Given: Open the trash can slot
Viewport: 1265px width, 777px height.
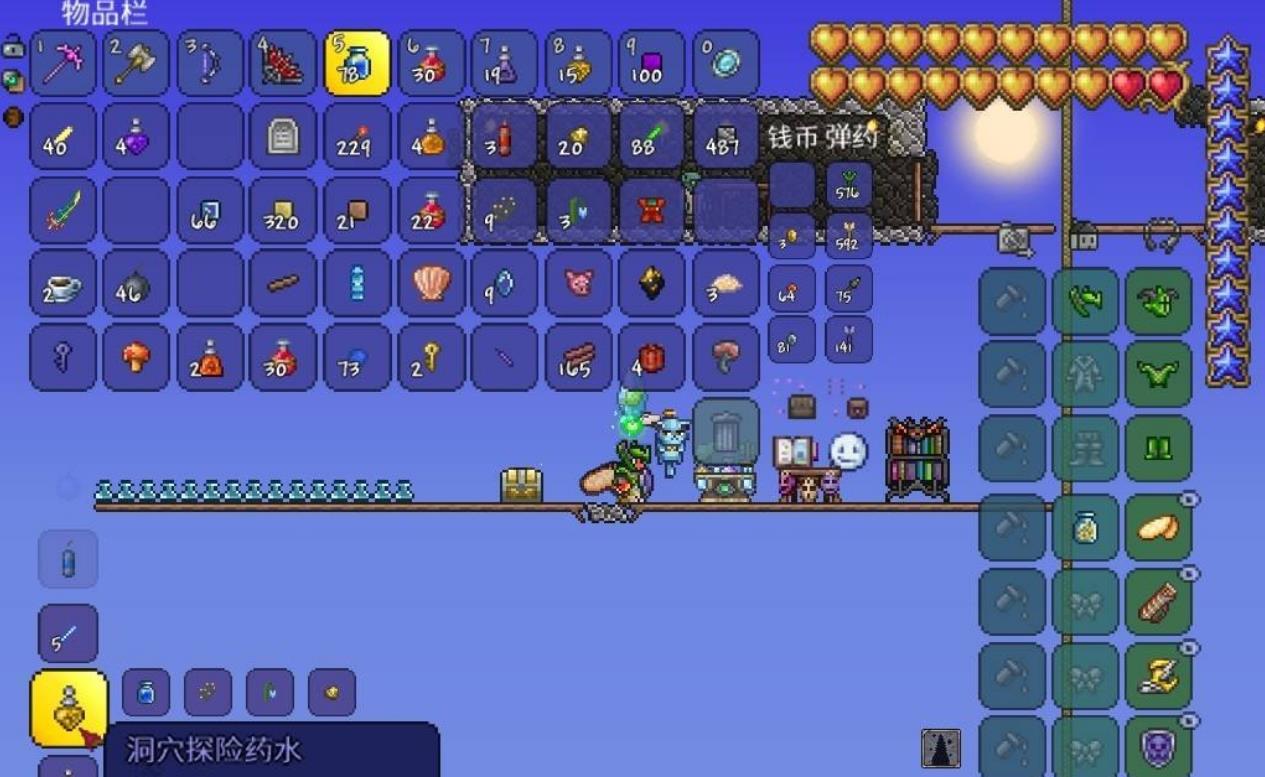Looking at the screenshot, I should (726, 432).
